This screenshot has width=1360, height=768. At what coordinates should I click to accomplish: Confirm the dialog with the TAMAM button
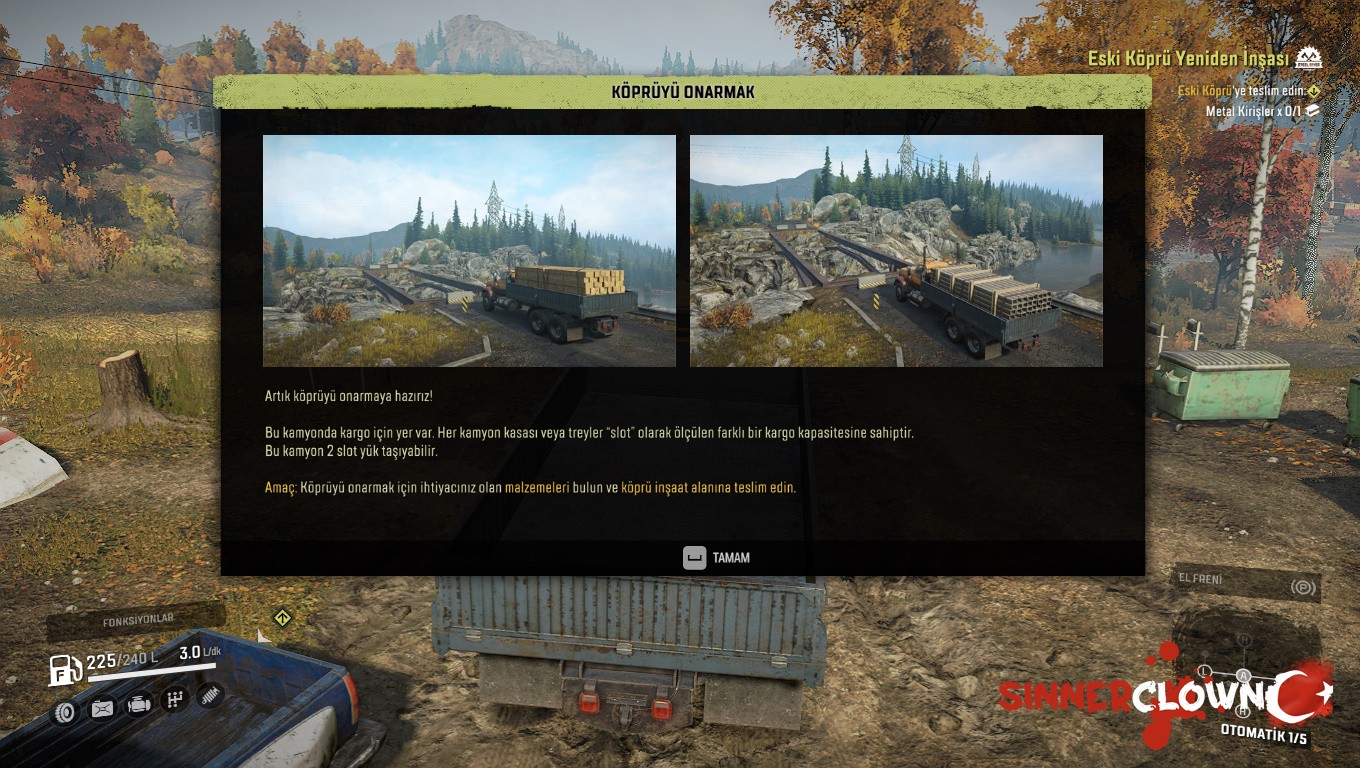point(716,558)
